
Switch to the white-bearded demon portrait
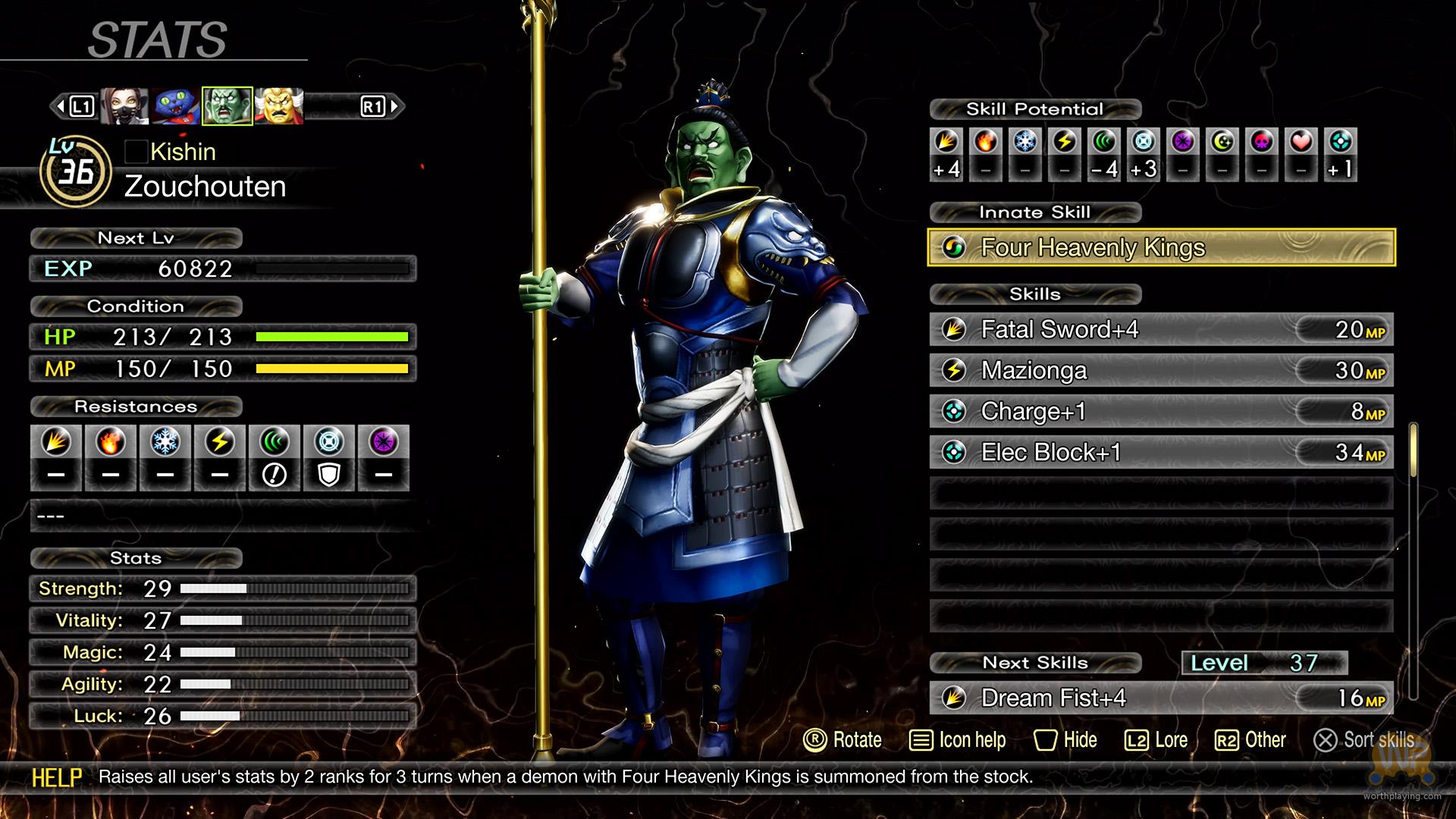pos(279,106)
